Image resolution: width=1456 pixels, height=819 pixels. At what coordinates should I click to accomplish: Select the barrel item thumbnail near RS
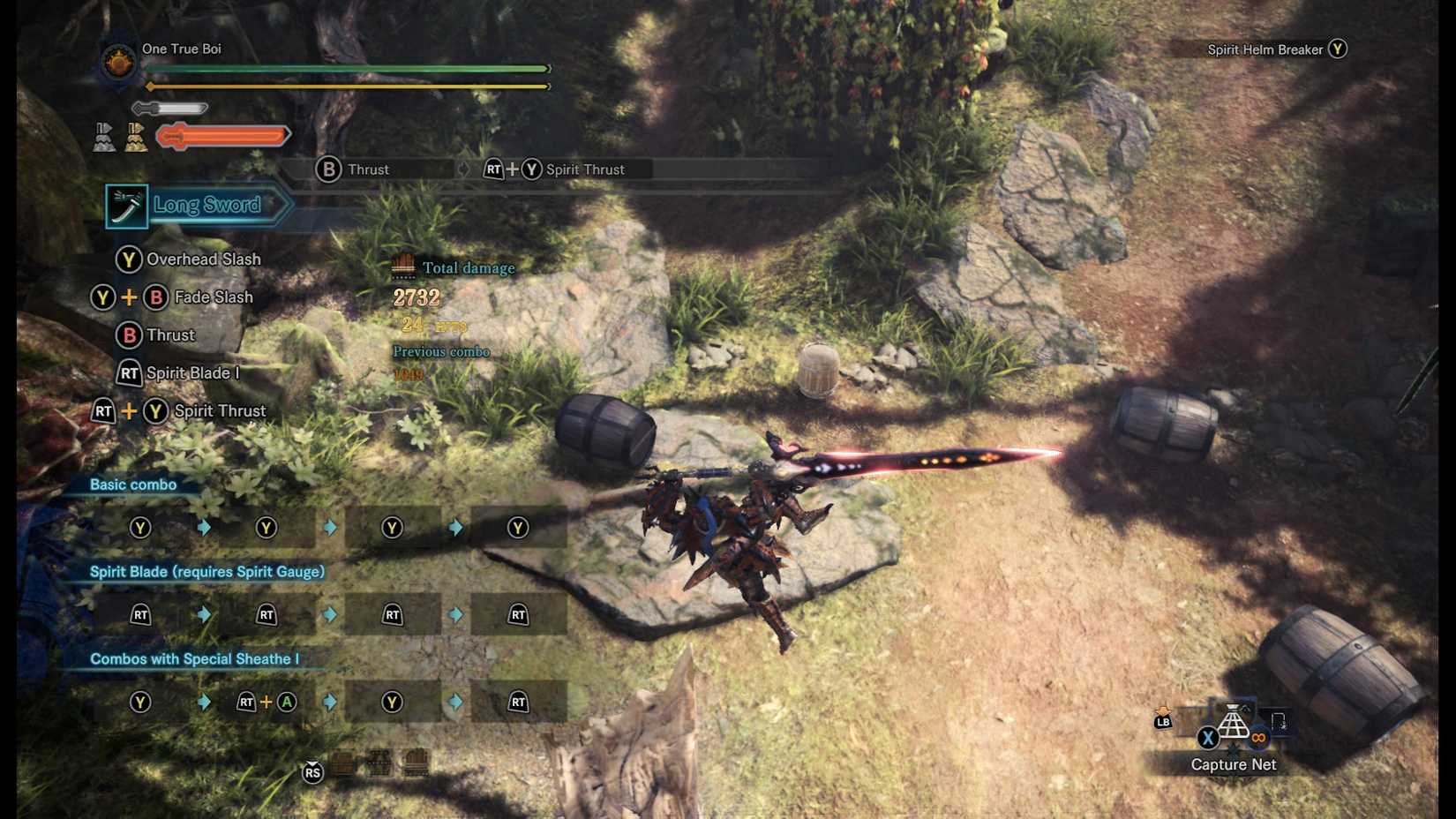(x=343, y=763)
